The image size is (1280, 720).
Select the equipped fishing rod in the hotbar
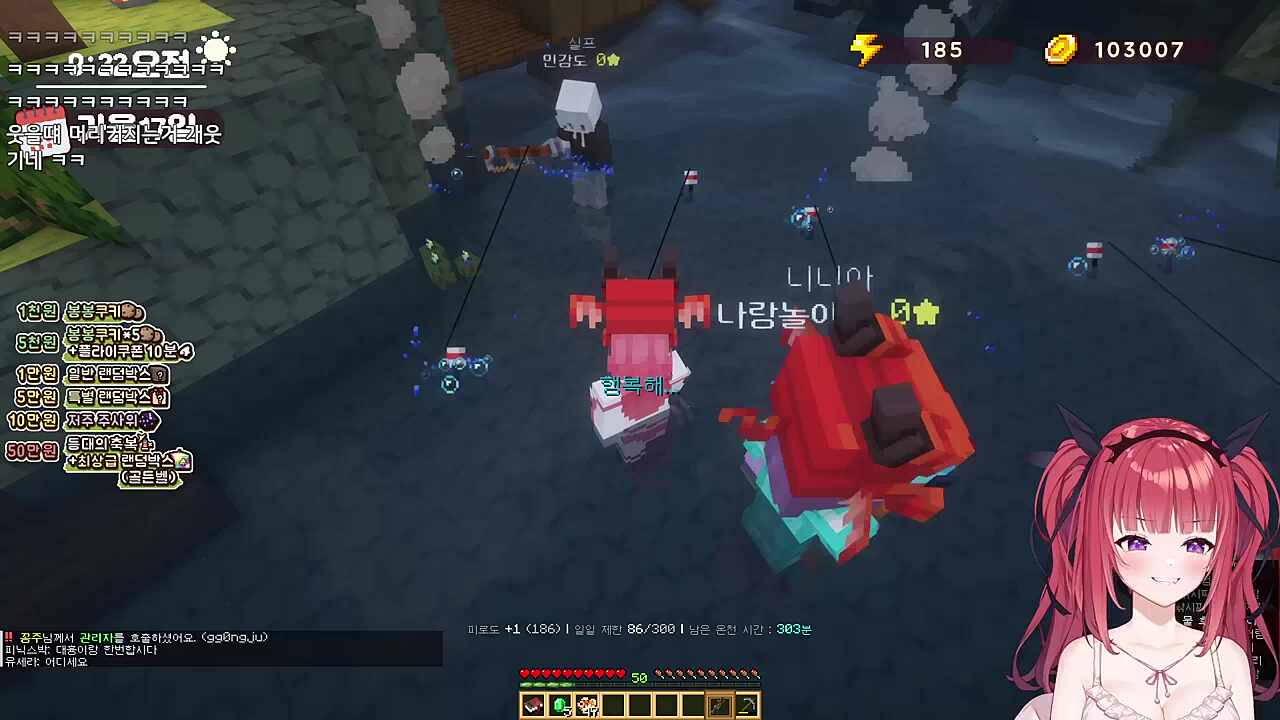tap(720, 705)
